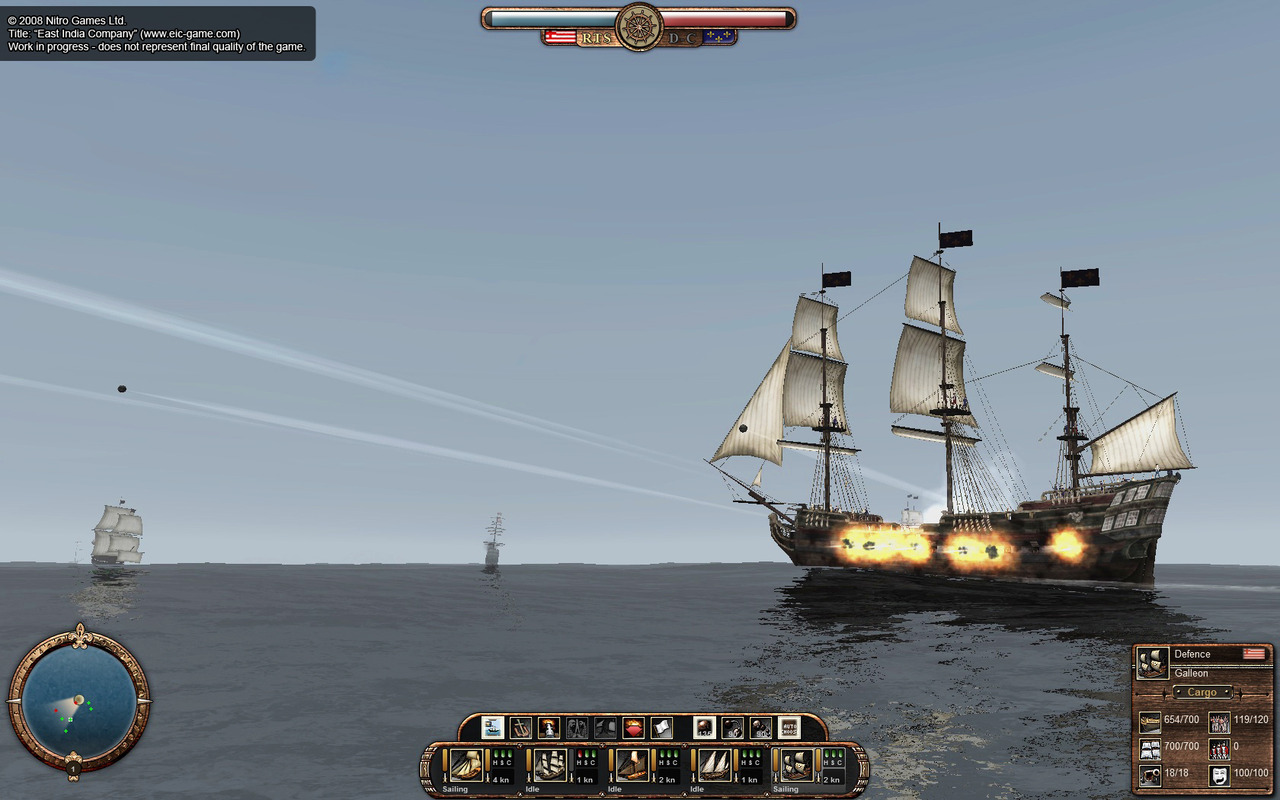Toggle the Auto Choose ammunition button
Screen dimensions: 1280x800
click(x=789, y=728)
